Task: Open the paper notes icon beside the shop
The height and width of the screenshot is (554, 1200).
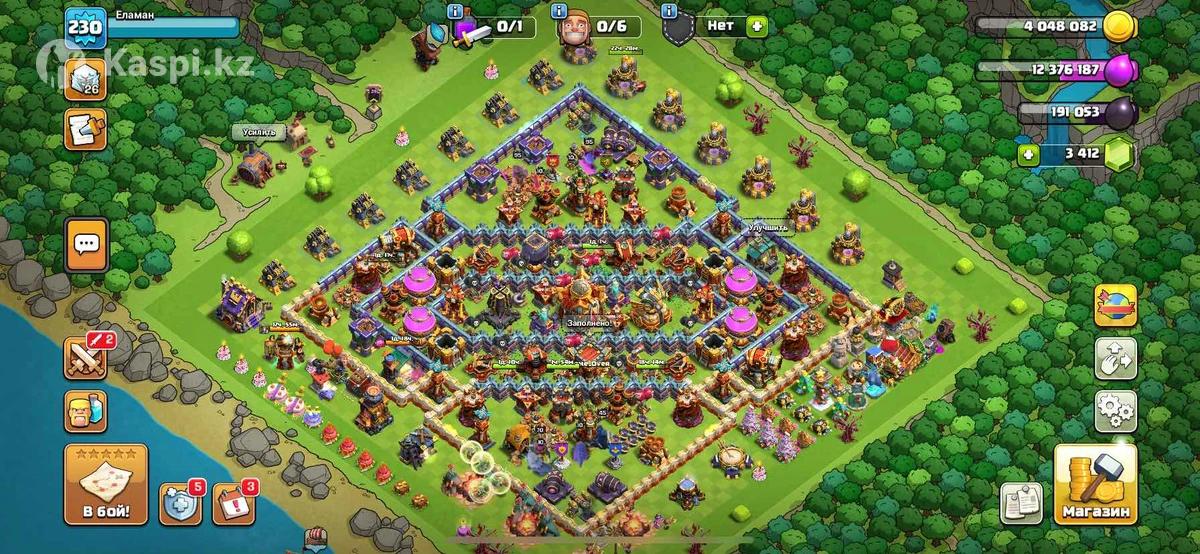Action: 1020,502
